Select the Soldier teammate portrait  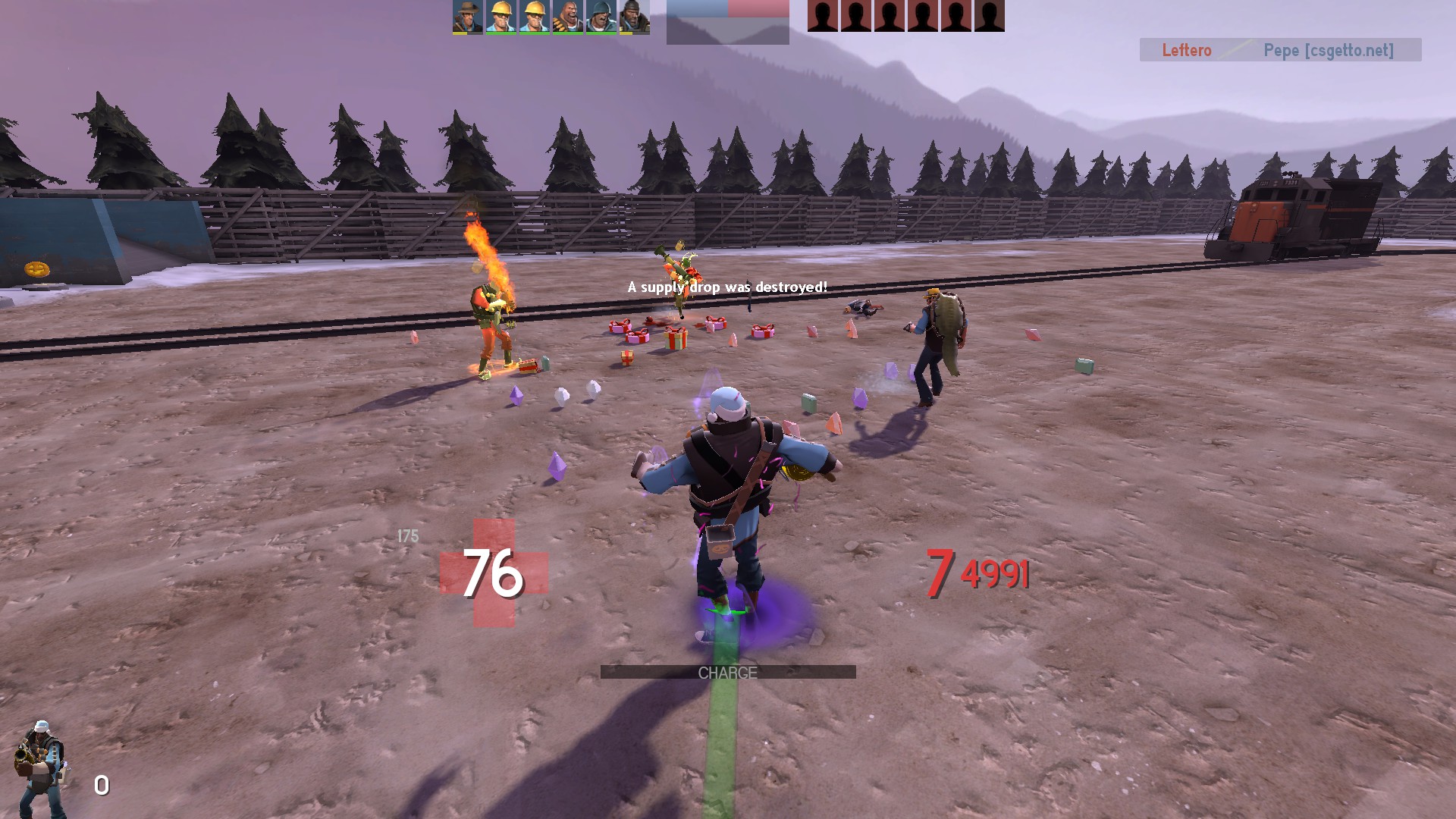601,16
